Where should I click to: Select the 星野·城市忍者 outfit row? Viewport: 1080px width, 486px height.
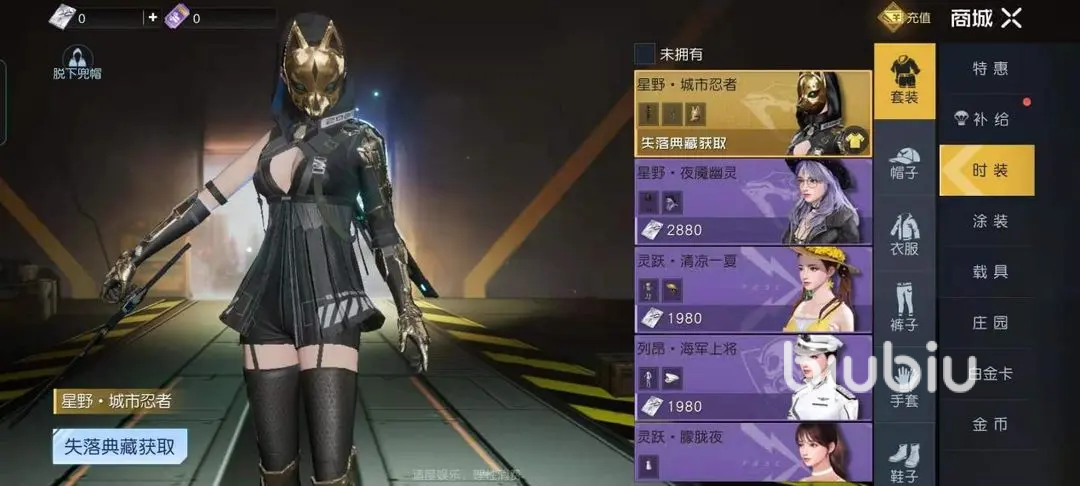click(x=752, y=114)
